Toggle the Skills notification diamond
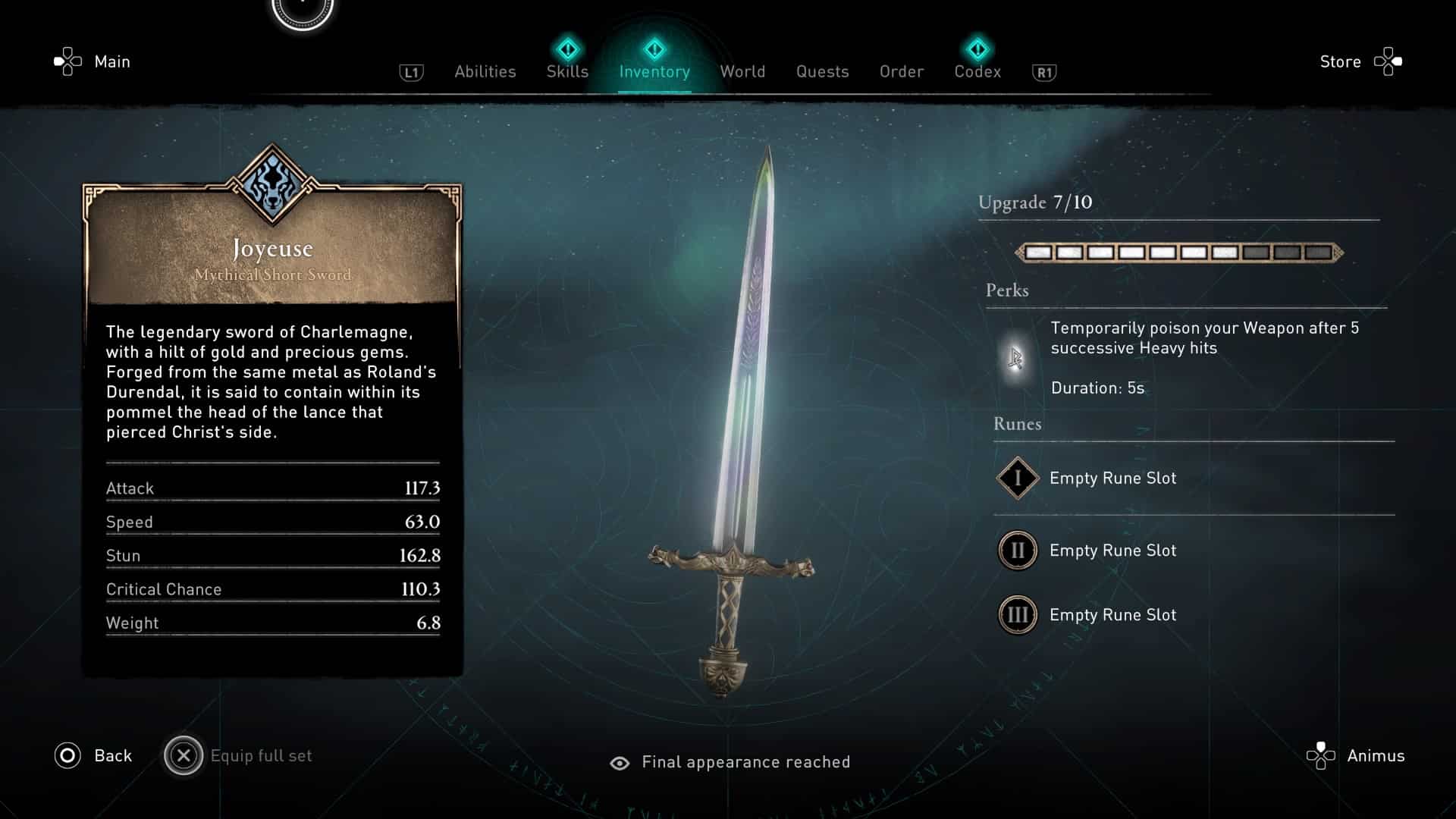The image size is (1456, 819). pyautogui.click(x=567, y=48)
